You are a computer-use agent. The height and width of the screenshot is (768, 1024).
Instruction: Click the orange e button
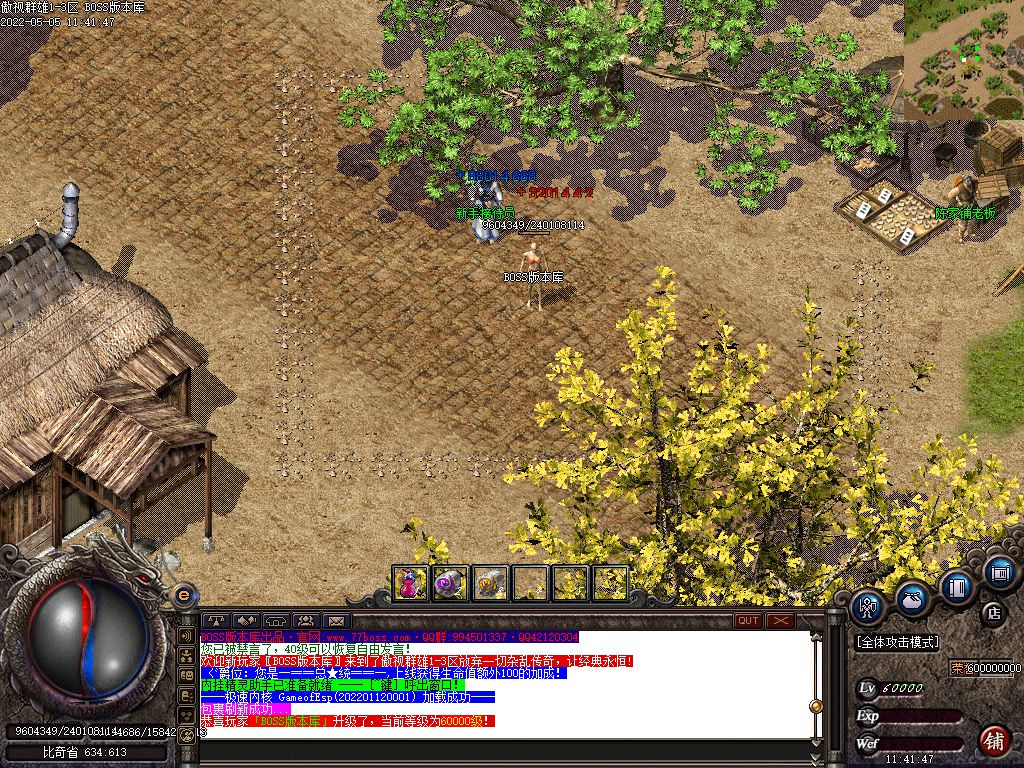(184, 595)
